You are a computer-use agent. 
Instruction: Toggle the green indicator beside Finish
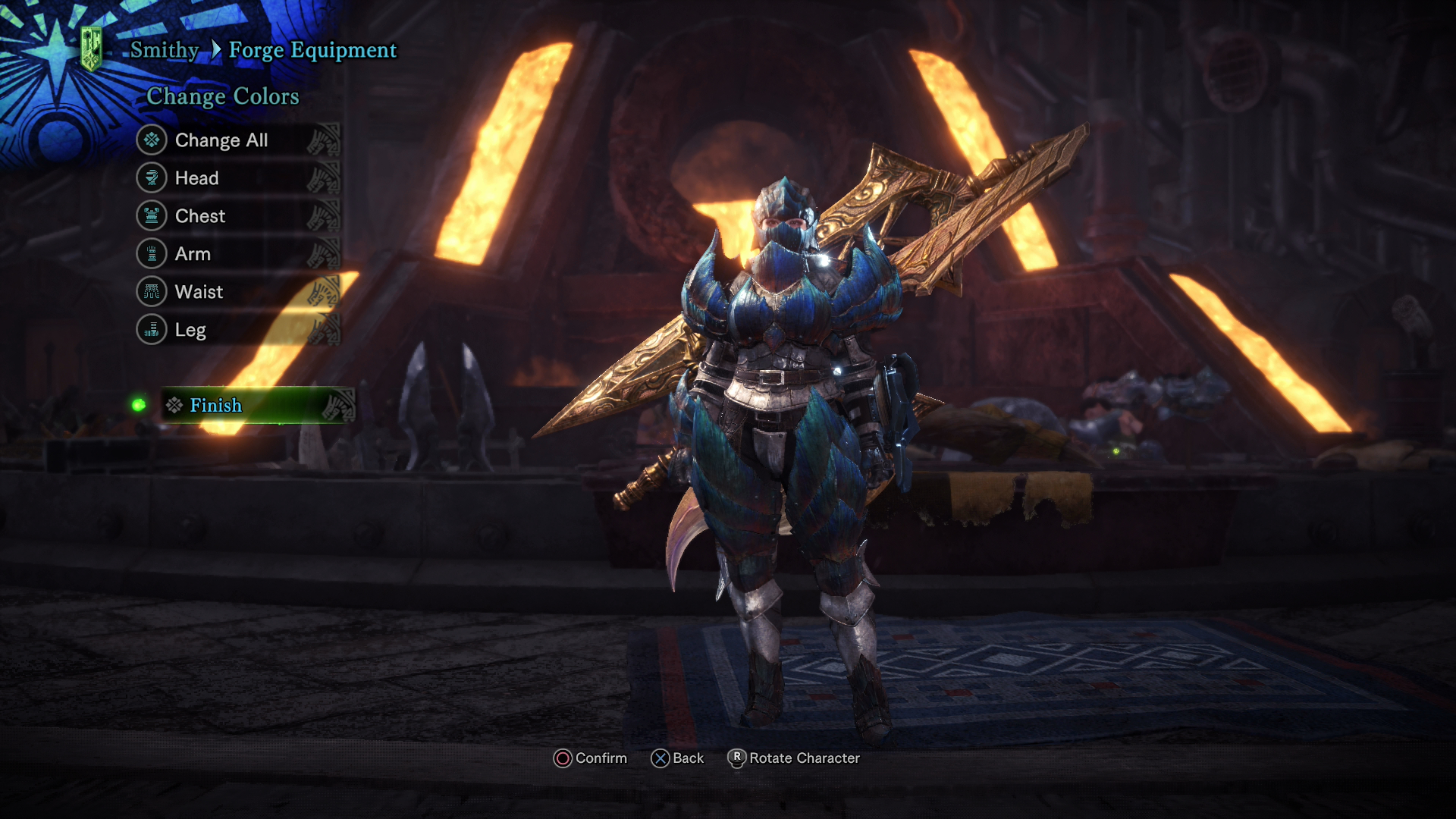[139, 406]
